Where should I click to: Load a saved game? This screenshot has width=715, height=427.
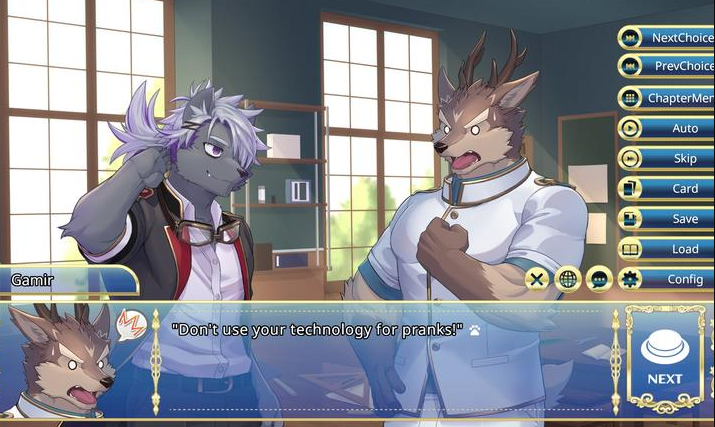(x=667, y=249)
